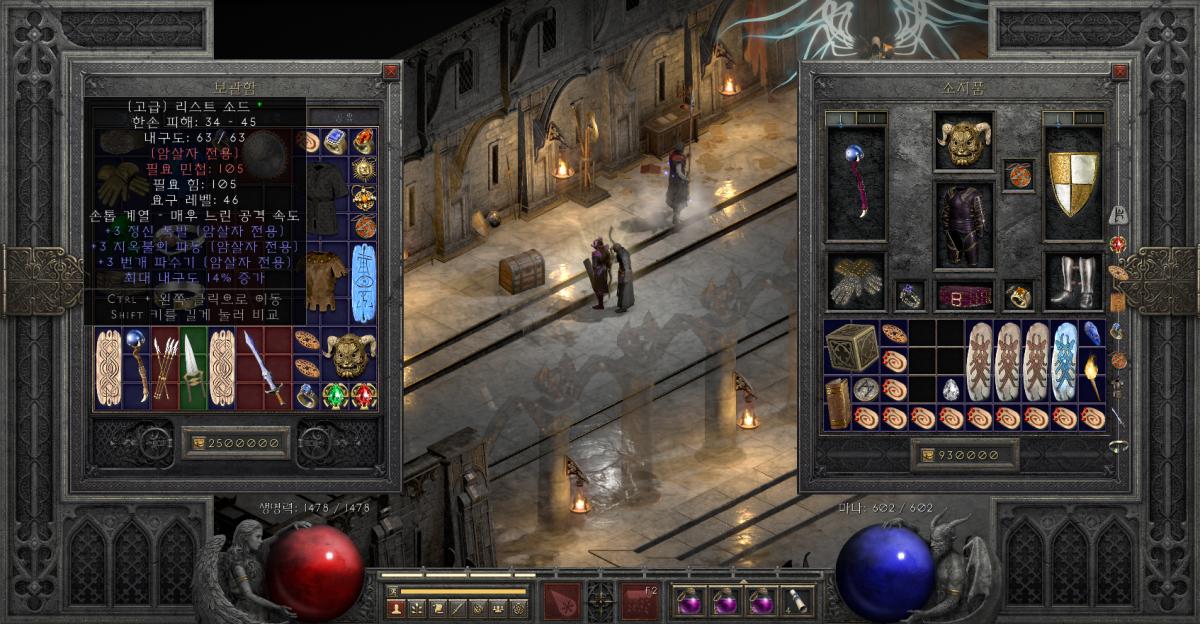Select the equipped dark body armor
The height and width of the screenshot is (624, 1200).
pyautogui.click(x=964, y=224)
